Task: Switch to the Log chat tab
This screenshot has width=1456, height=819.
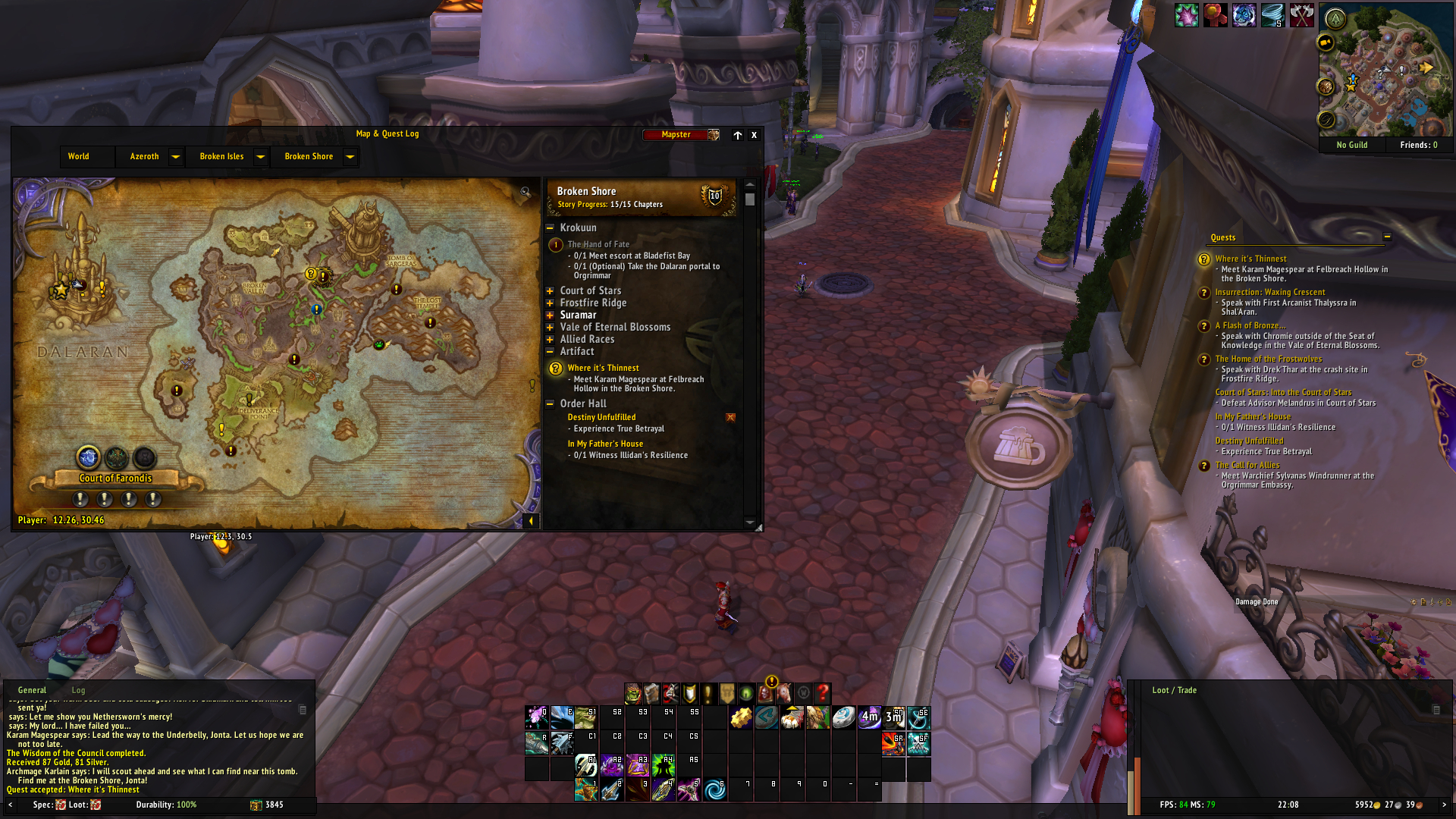Action: [78, 691]
